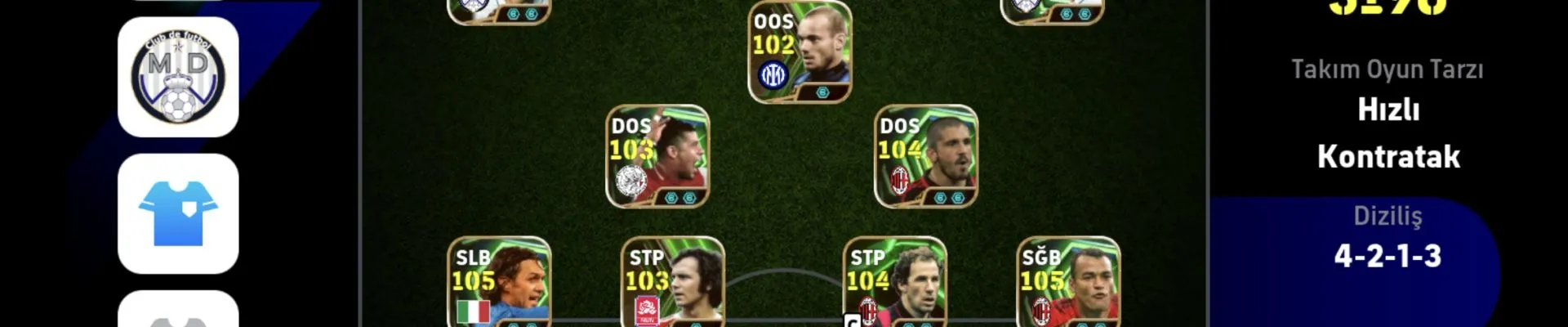Open the M.D club emblem tile
The width and height of the screenshot is (1568, 327).
point(178,77)
